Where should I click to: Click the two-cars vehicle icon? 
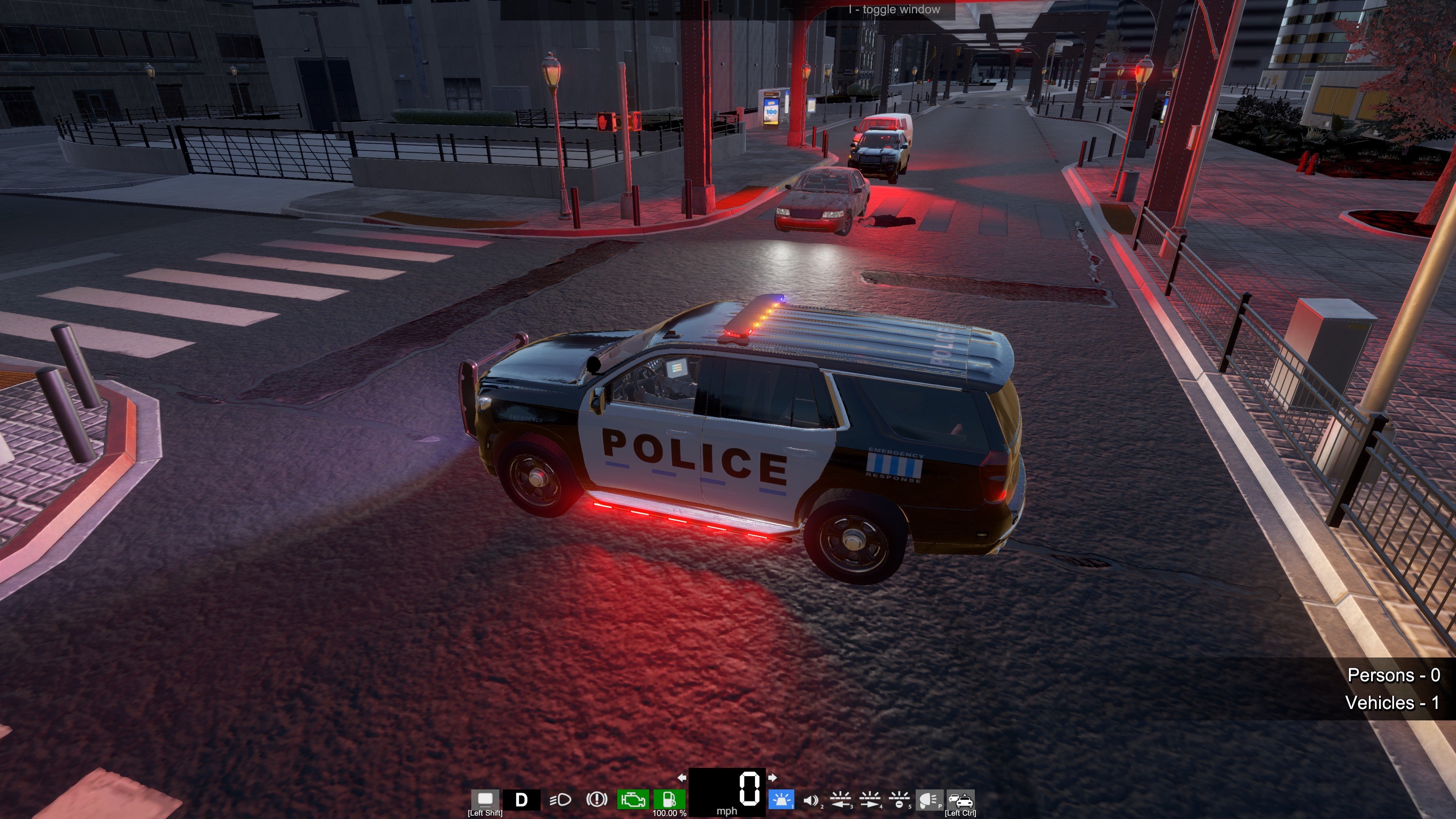(x=960, y=800)
